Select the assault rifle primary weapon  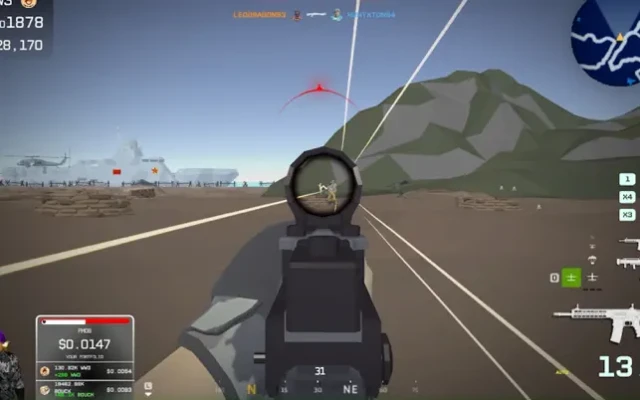coord(598,321)
